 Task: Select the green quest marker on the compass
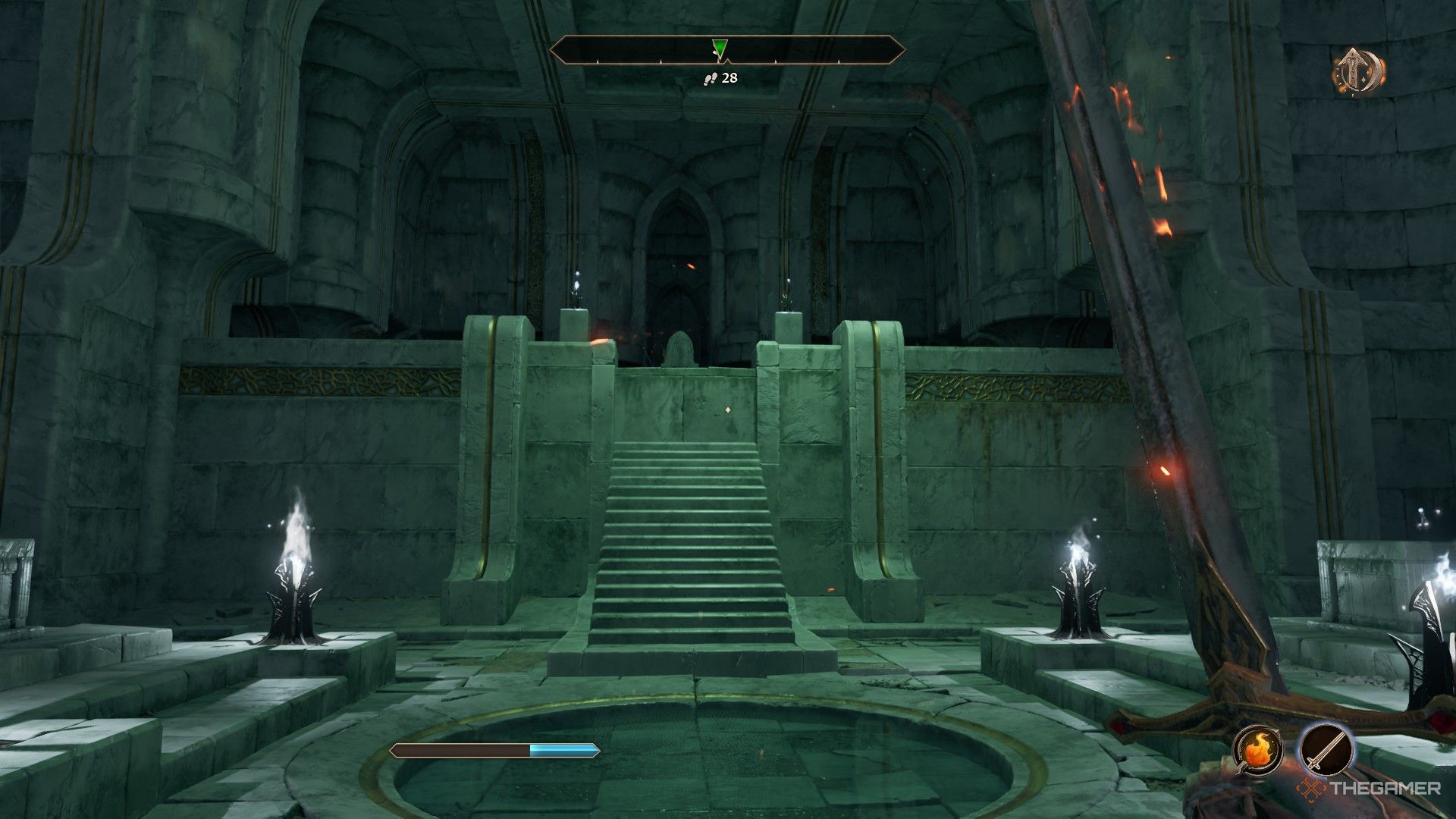(x=719, y=48)
